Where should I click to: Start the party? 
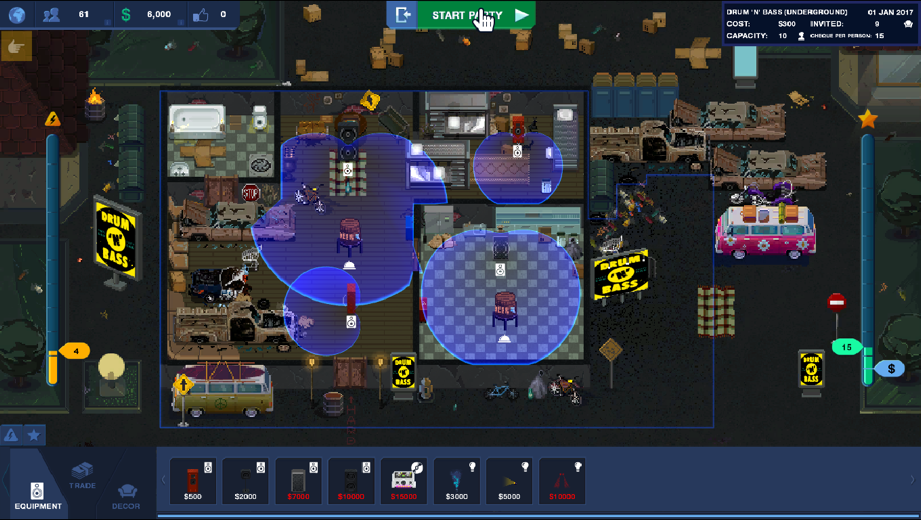coord(480,15)
